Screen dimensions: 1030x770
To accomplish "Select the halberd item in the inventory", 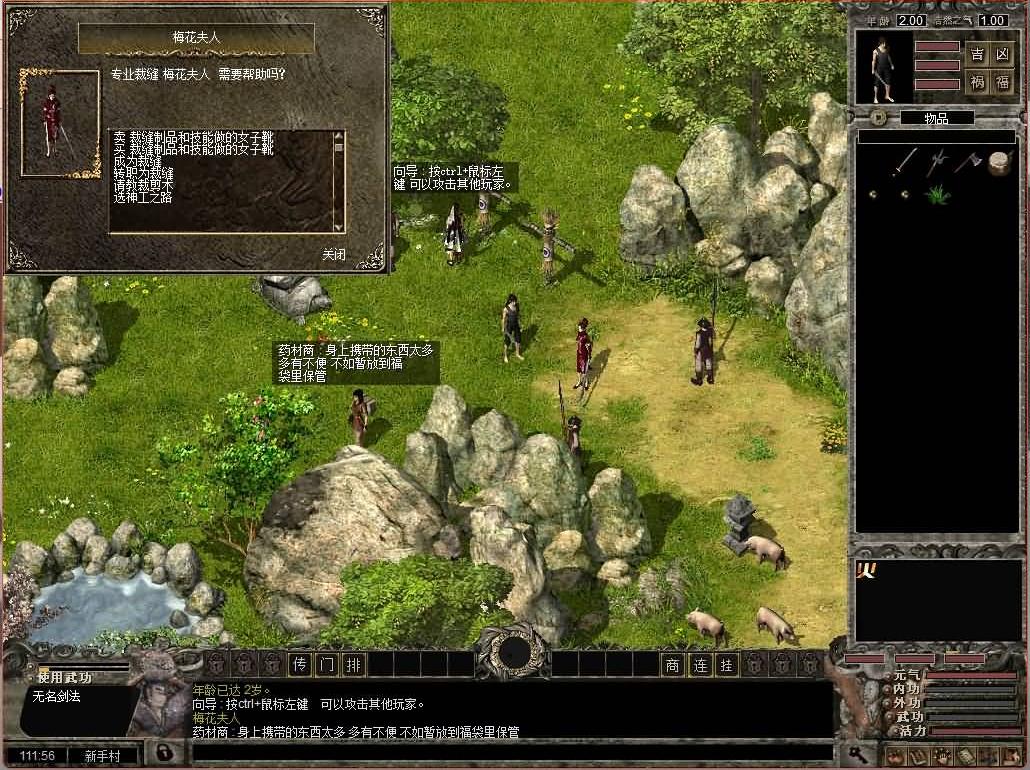I will 936,162.
